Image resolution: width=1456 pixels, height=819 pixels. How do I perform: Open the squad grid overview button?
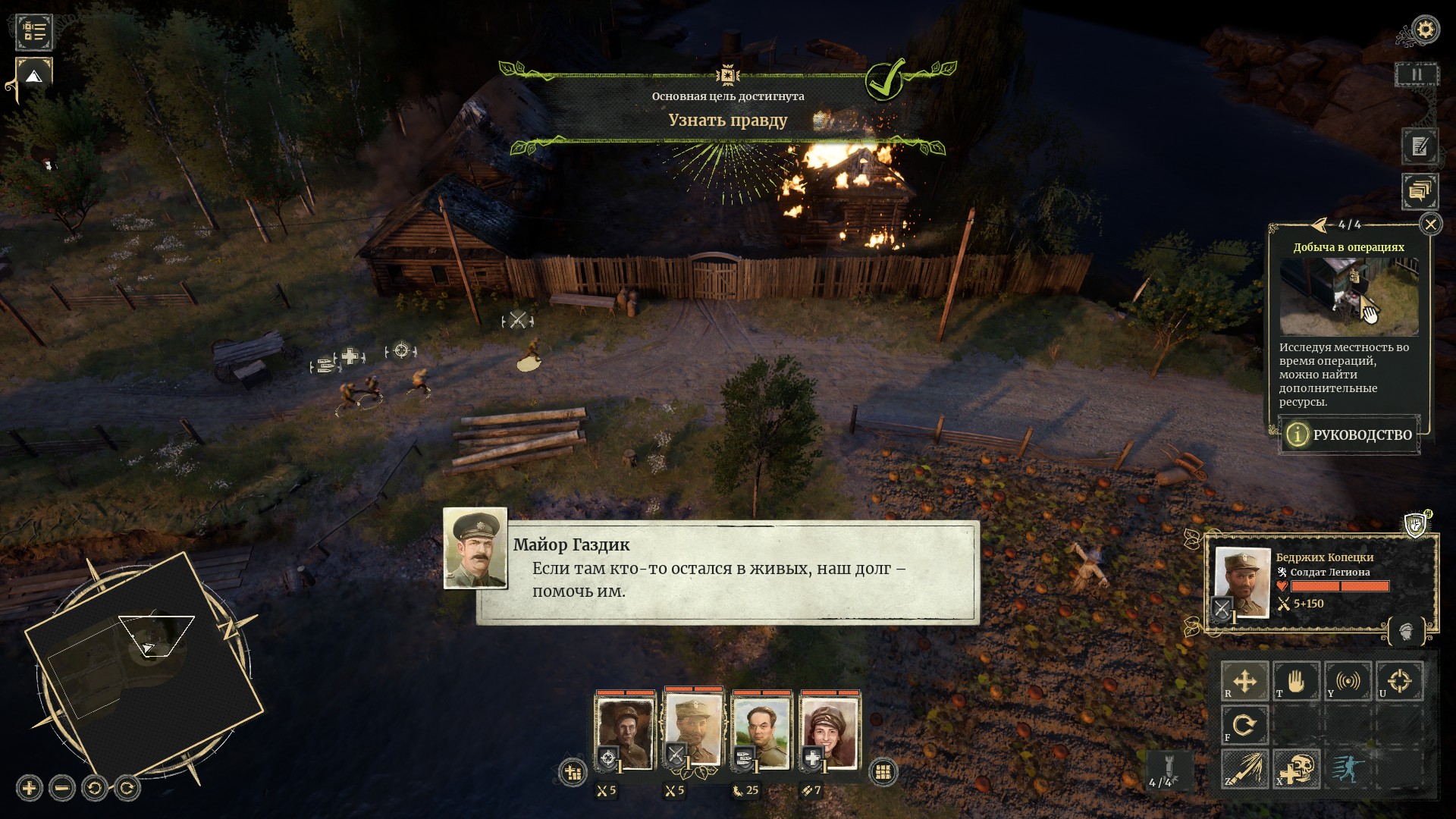click(x=883, y=772)
